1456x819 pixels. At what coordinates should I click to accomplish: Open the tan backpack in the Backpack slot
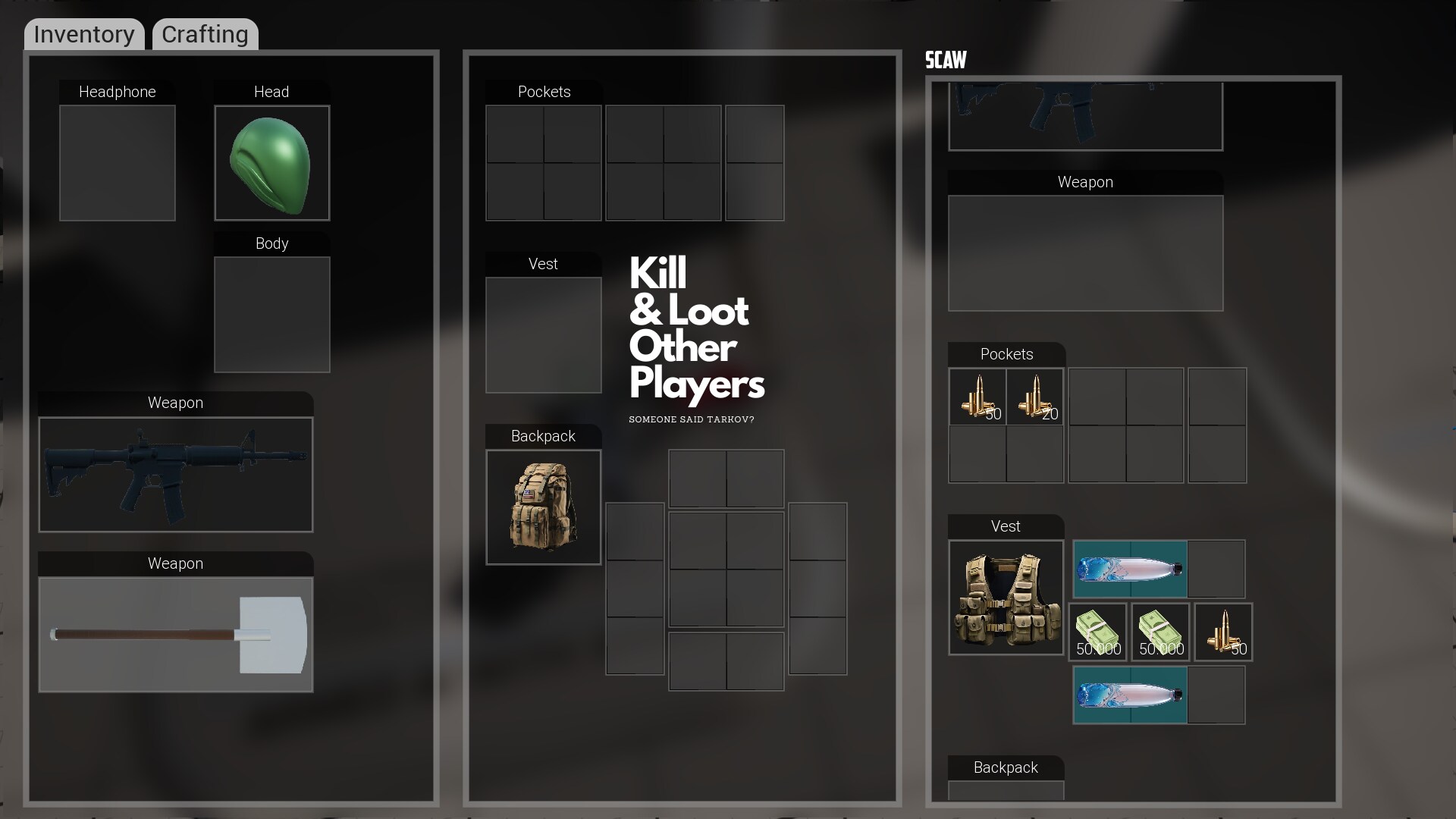[543, 507]
